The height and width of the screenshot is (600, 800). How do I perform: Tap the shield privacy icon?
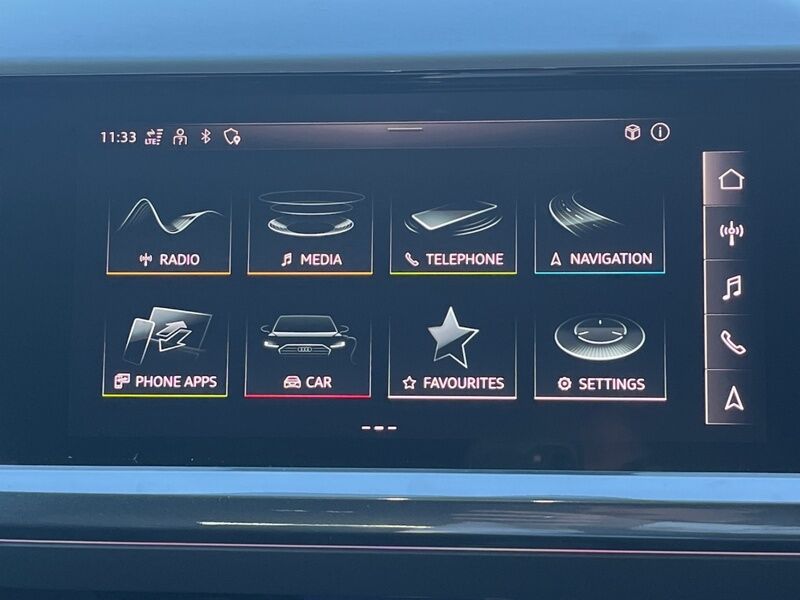232,137
